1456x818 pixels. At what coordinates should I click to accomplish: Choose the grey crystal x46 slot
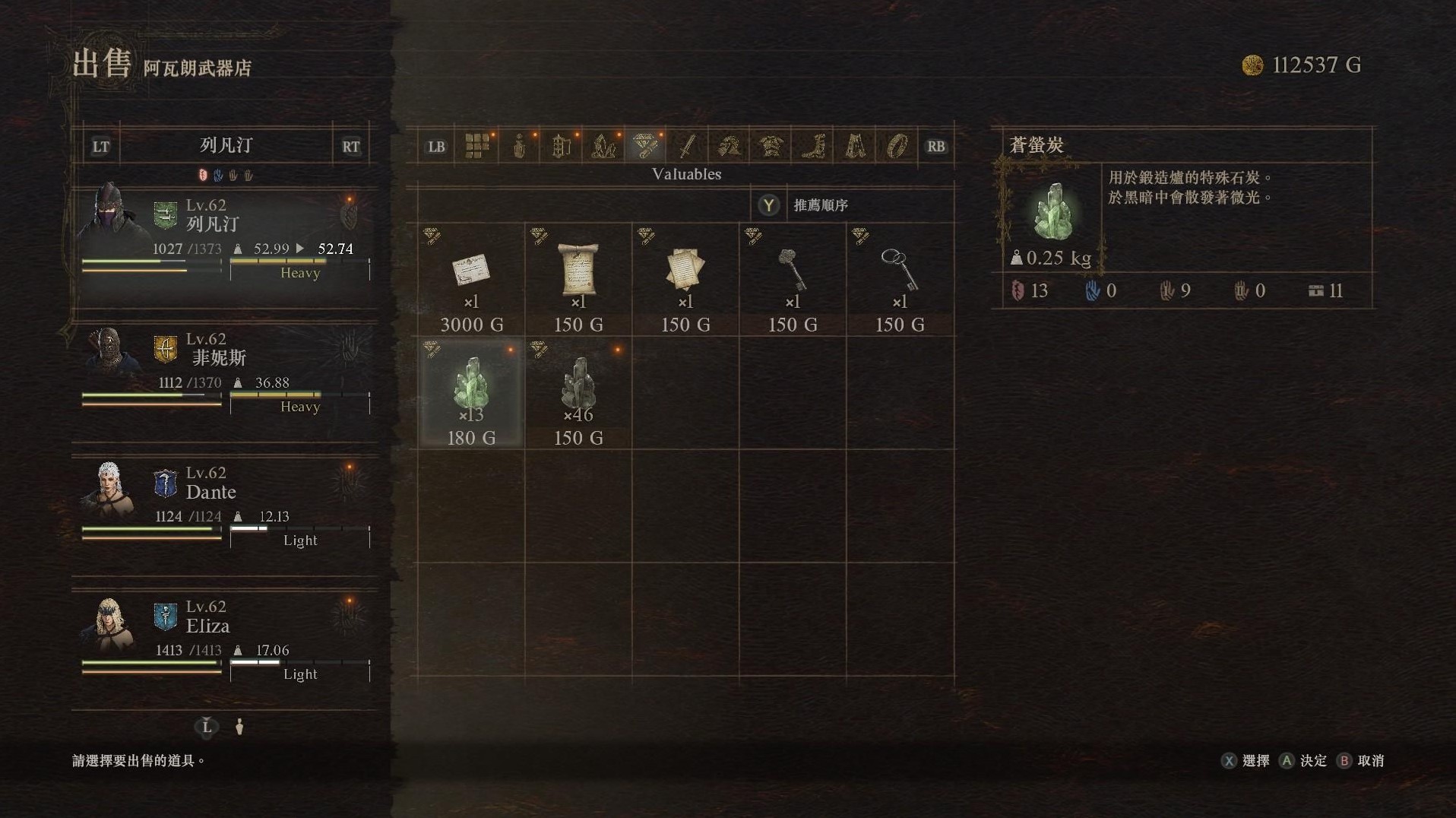tap(578, 393)
